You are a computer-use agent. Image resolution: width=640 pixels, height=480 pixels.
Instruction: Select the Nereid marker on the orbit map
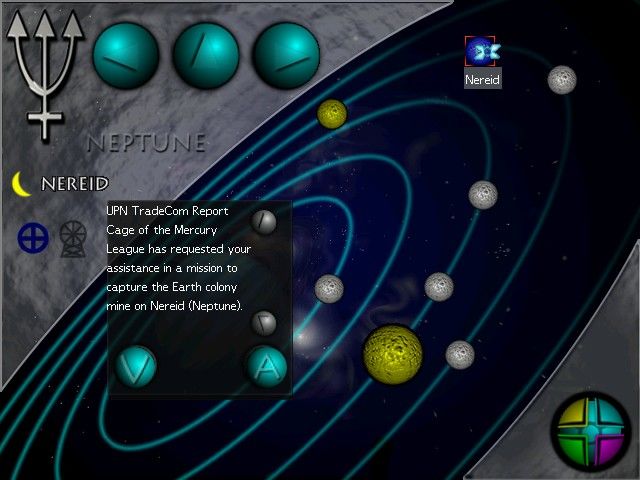click(483, 52)
